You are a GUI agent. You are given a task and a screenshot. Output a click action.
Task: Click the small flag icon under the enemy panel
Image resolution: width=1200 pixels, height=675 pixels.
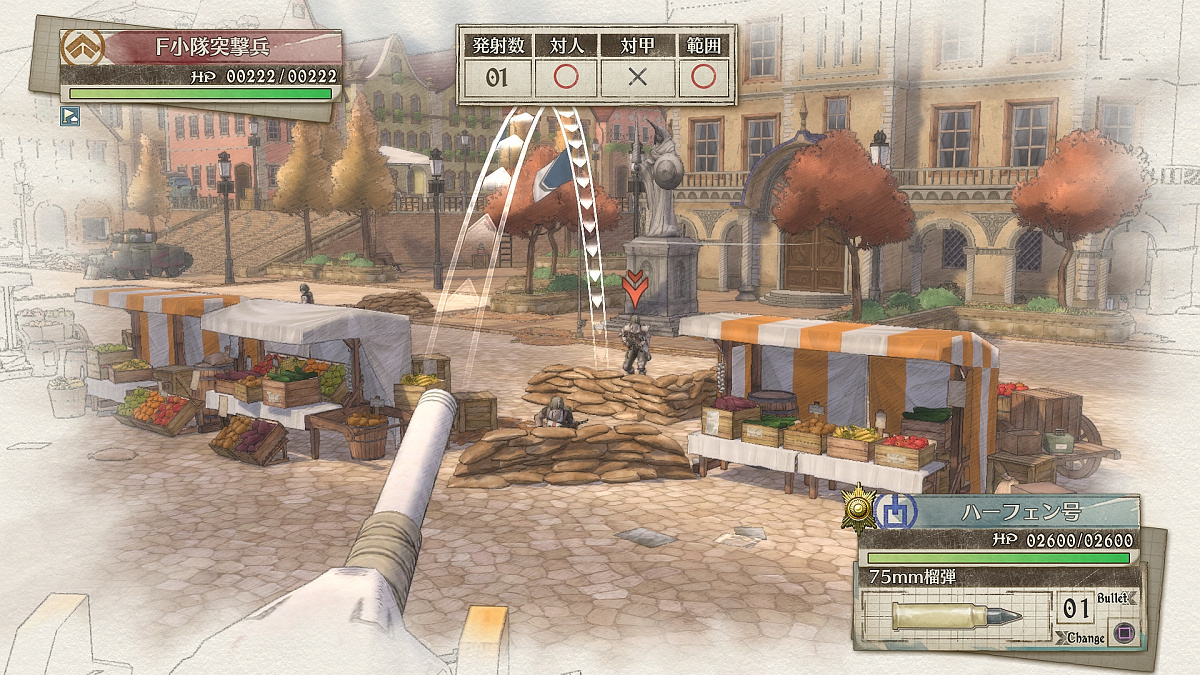pyautogui.click(x=69, y=115)
